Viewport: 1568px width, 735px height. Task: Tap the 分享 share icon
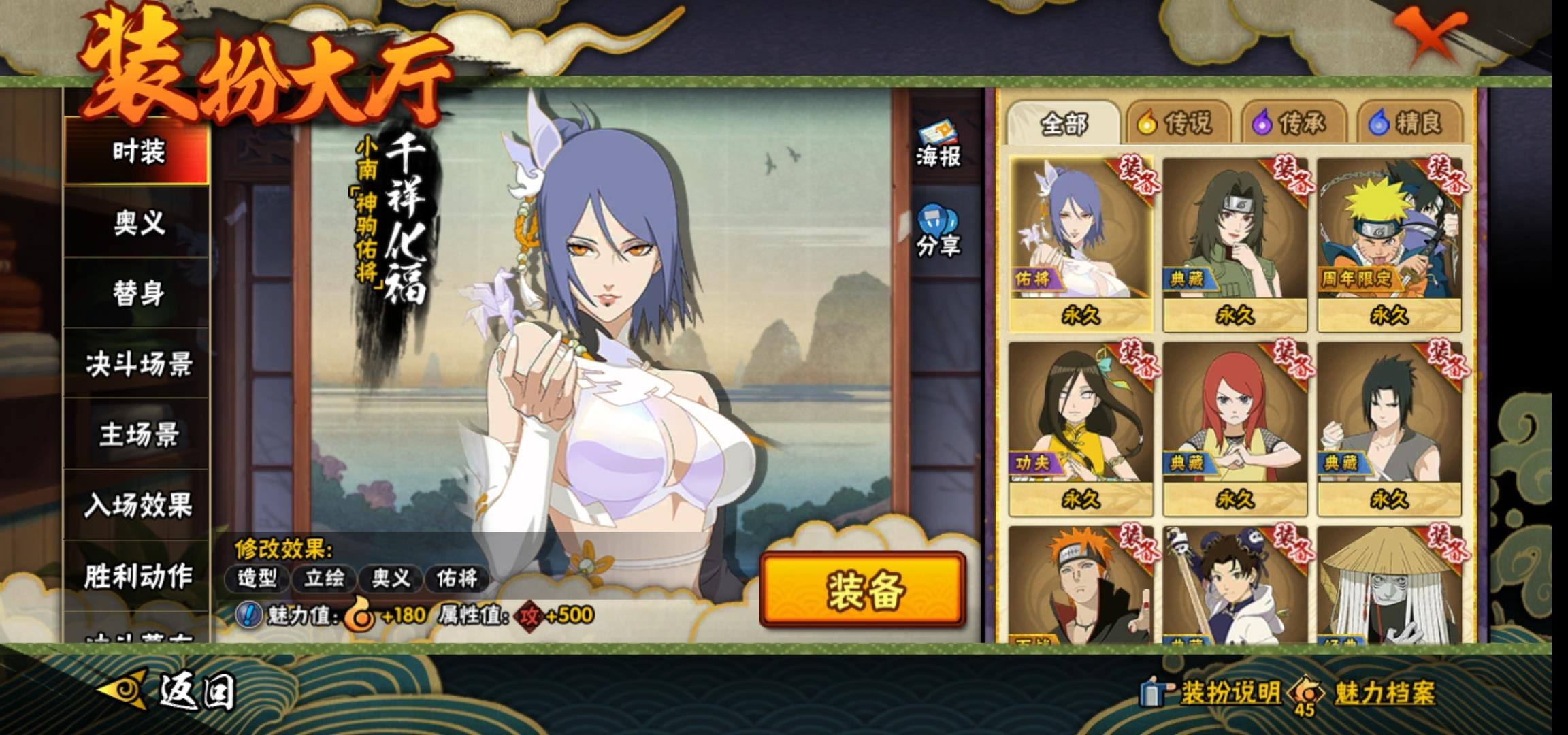pyautogui.click(x=938, y=232)
